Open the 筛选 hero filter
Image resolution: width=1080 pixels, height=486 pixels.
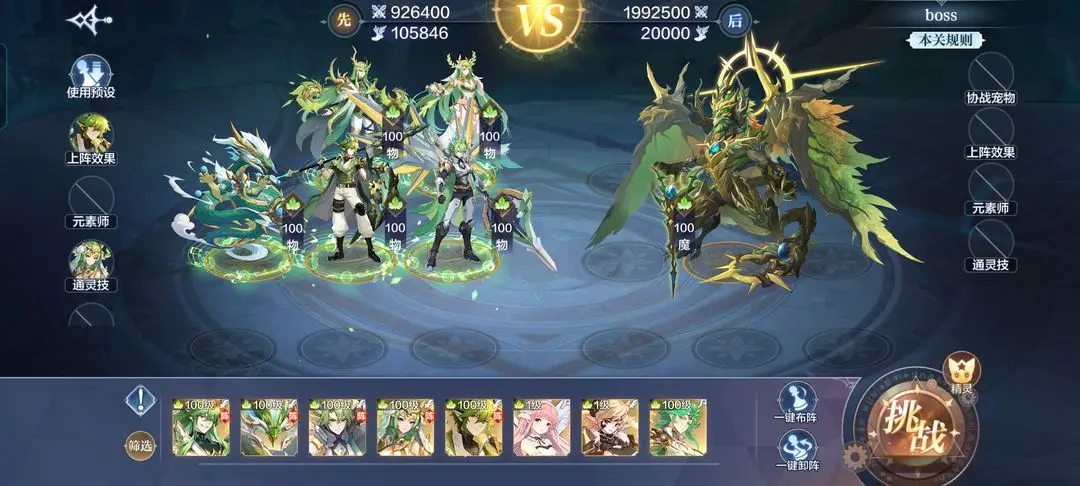click(x=140, y=445)
